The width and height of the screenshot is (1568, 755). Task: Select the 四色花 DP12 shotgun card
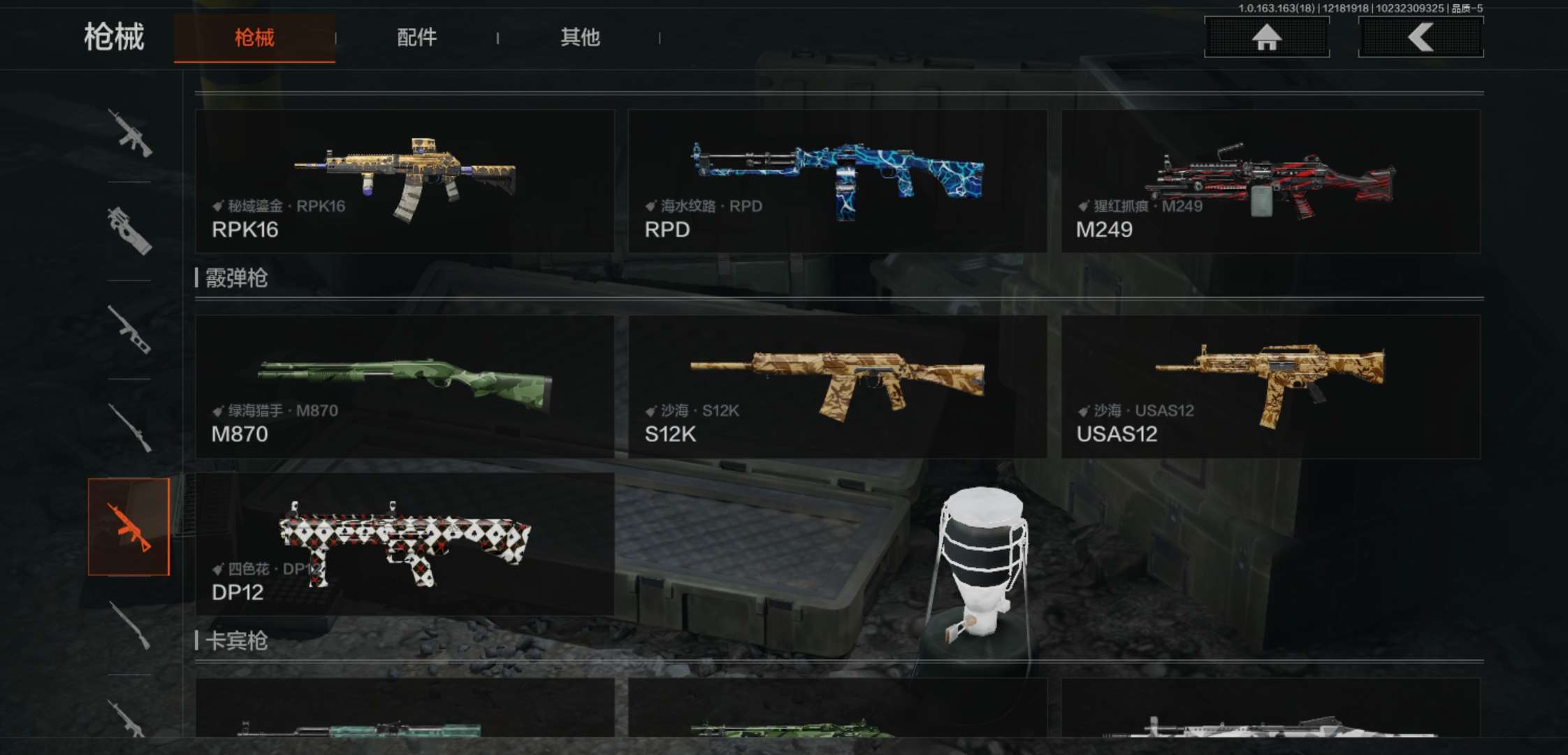point(405,545)
